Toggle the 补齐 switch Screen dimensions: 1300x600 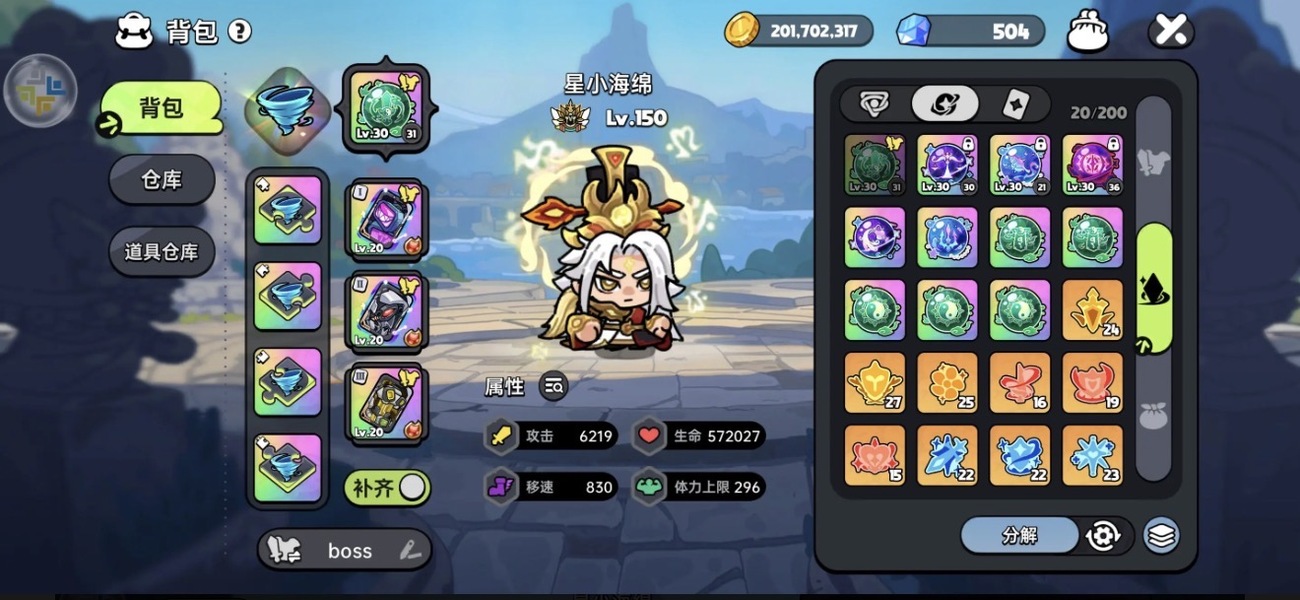tap(388, 488)
